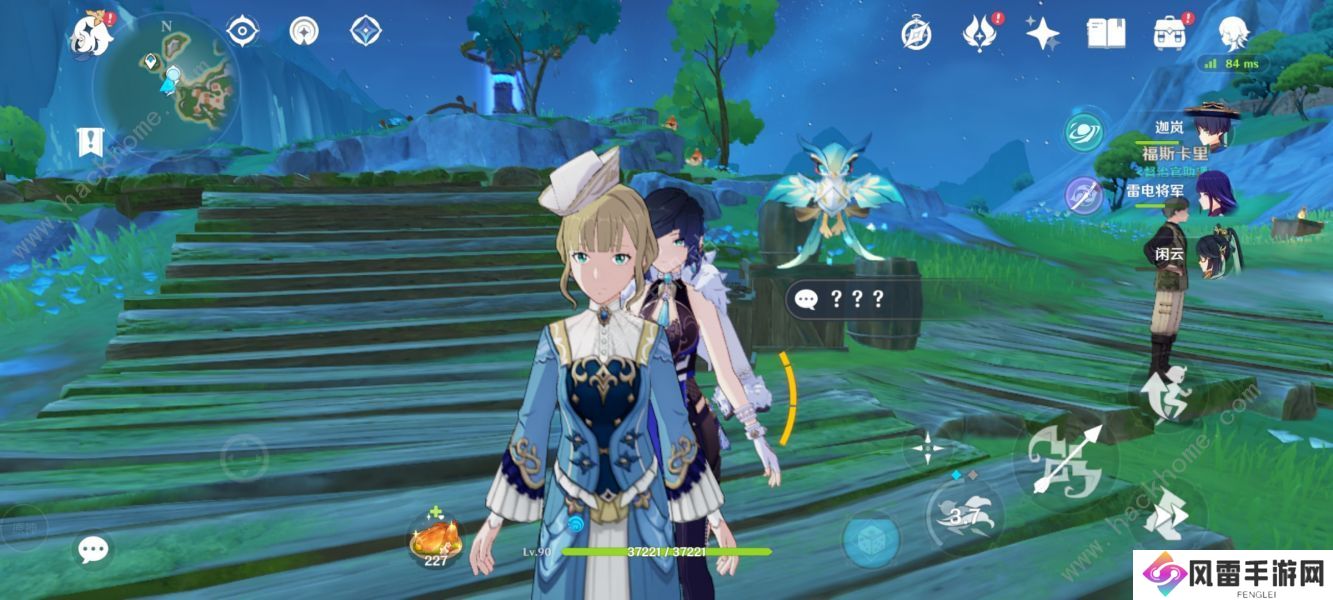The width and height of the screenshot is (1333, 600).
Task: Open the backpack inventory
Action: 1169,34
